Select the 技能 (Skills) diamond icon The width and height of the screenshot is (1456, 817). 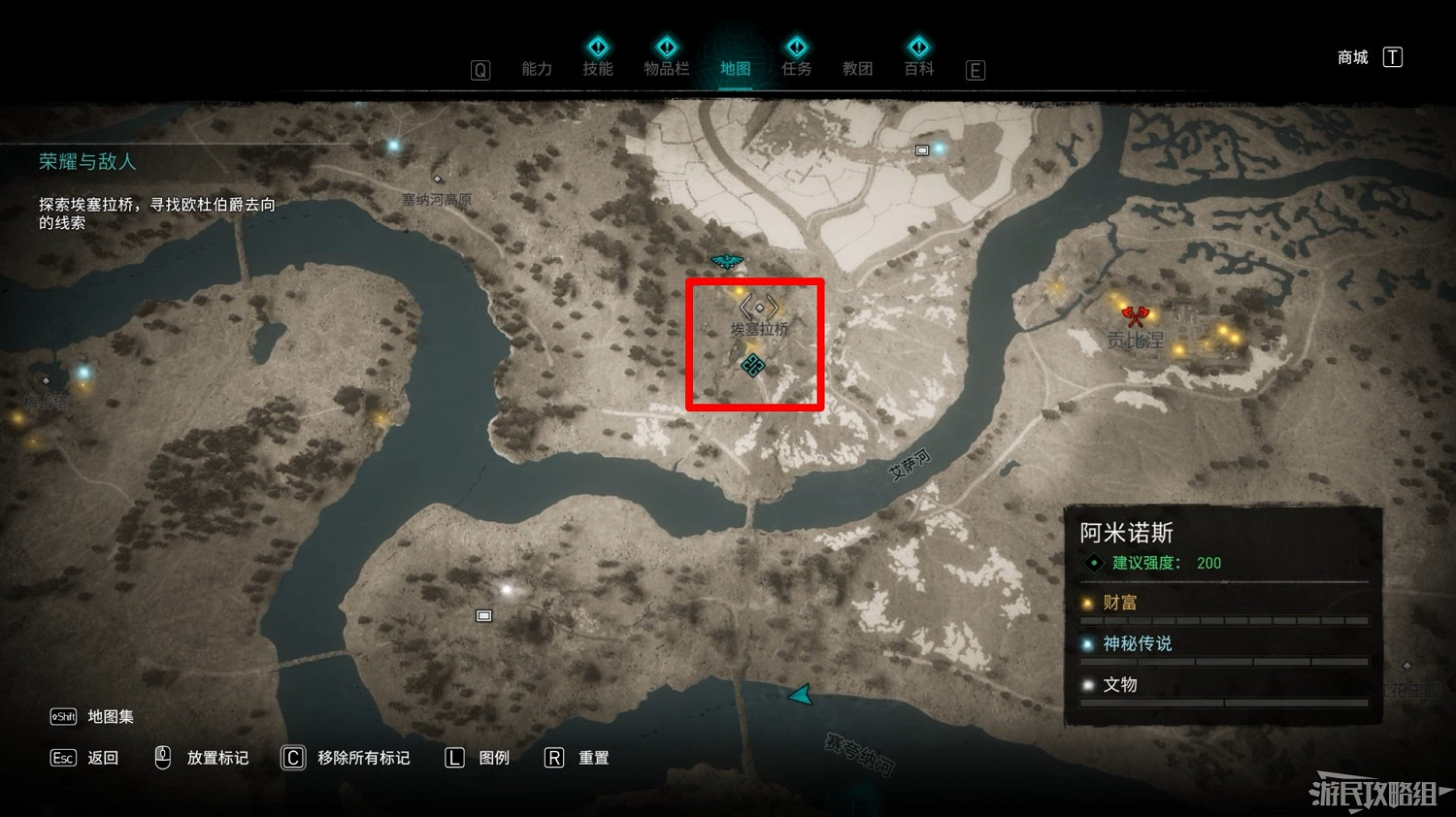tap(598, 47)
